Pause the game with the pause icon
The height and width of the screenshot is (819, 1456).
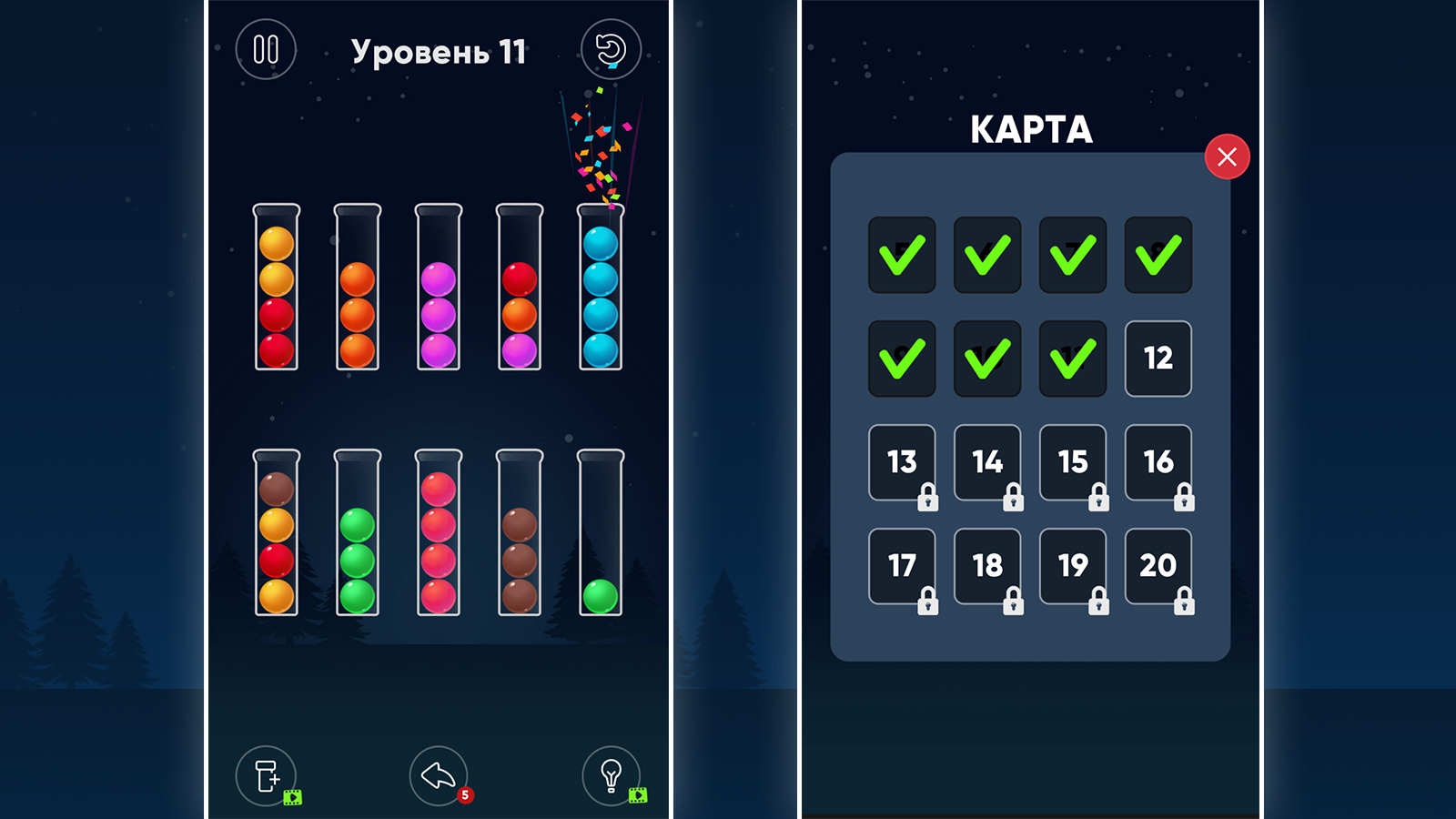pos(265,50)
